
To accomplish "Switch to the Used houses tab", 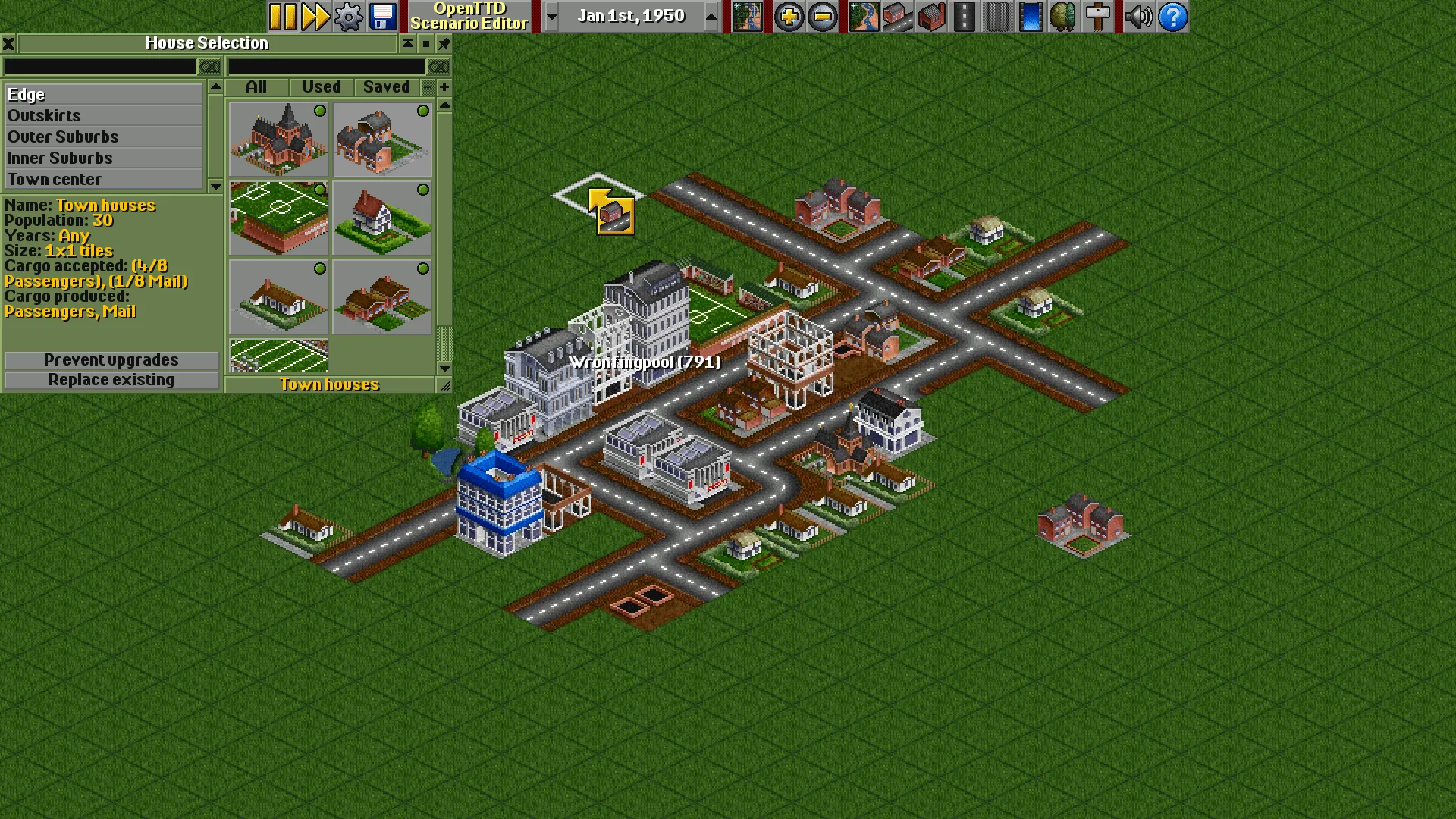I will pyautogui.click(x=321, y=87).
